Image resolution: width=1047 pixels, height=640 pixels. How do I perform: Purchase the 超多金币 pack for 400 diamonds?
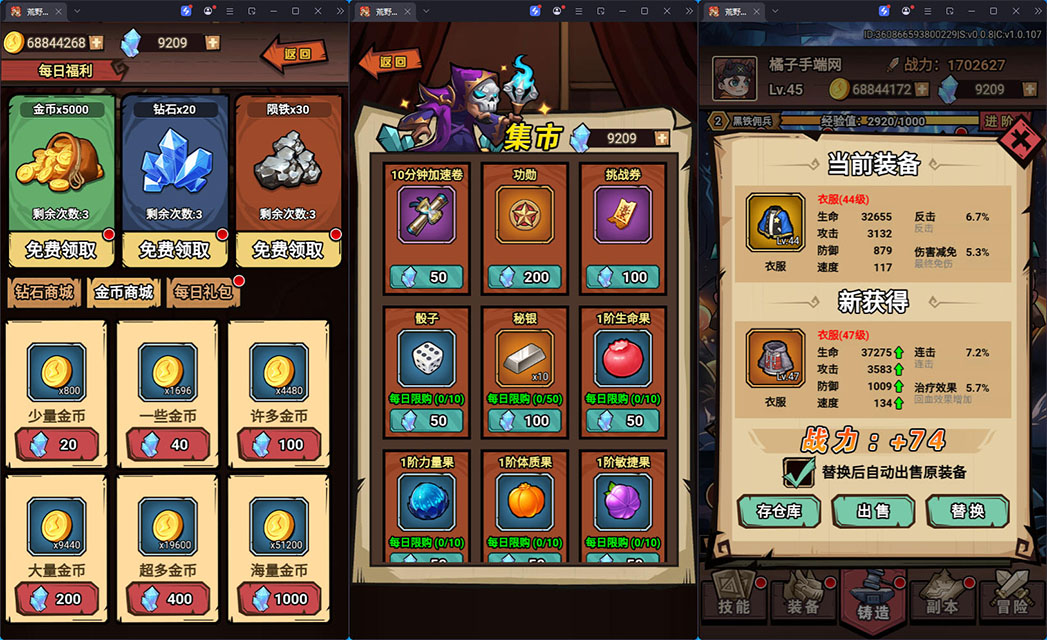pos(167,598)
